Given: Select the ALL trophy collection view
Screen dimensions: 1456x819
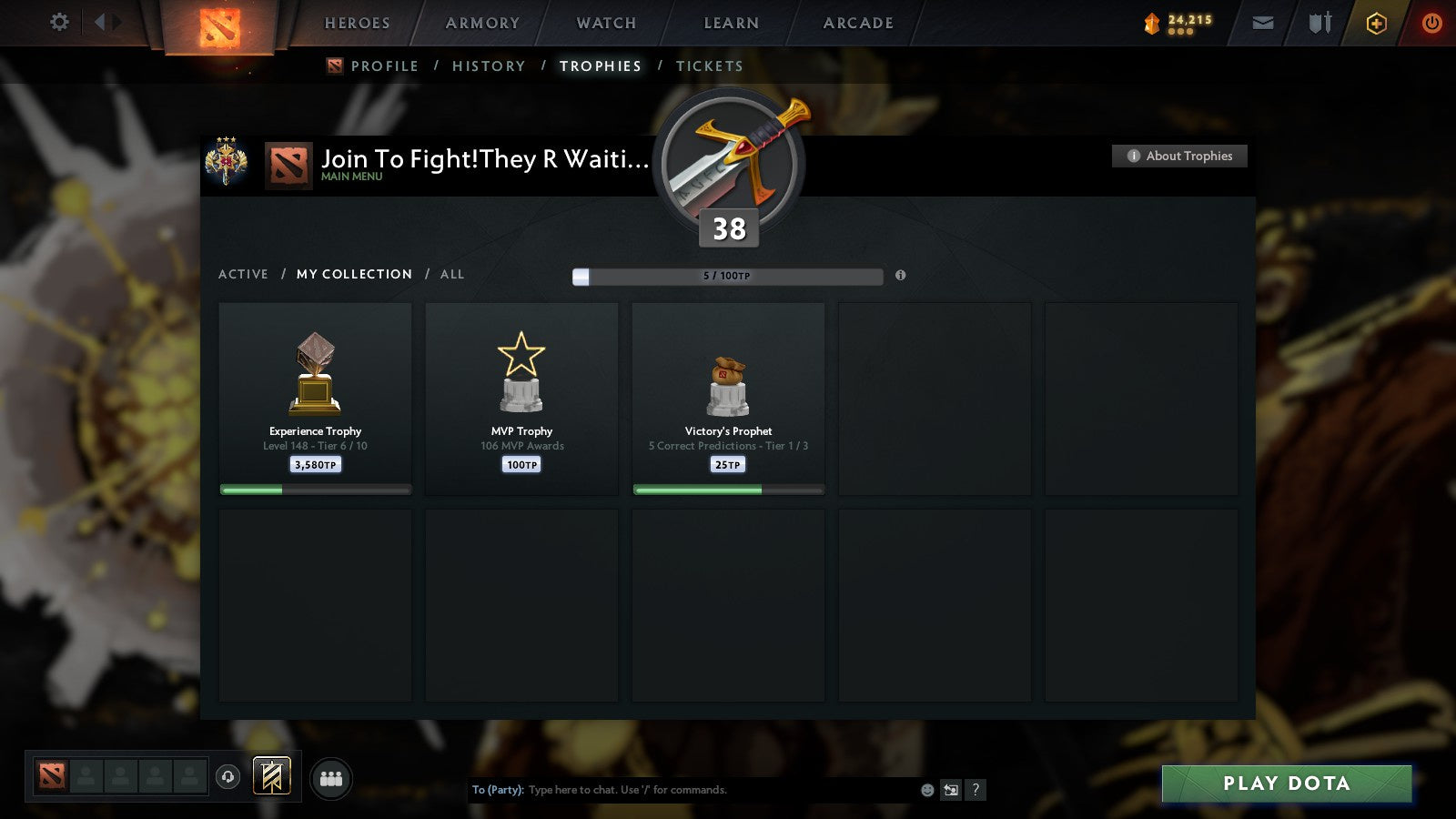Looking at the screenshot, I should (452, 274).
